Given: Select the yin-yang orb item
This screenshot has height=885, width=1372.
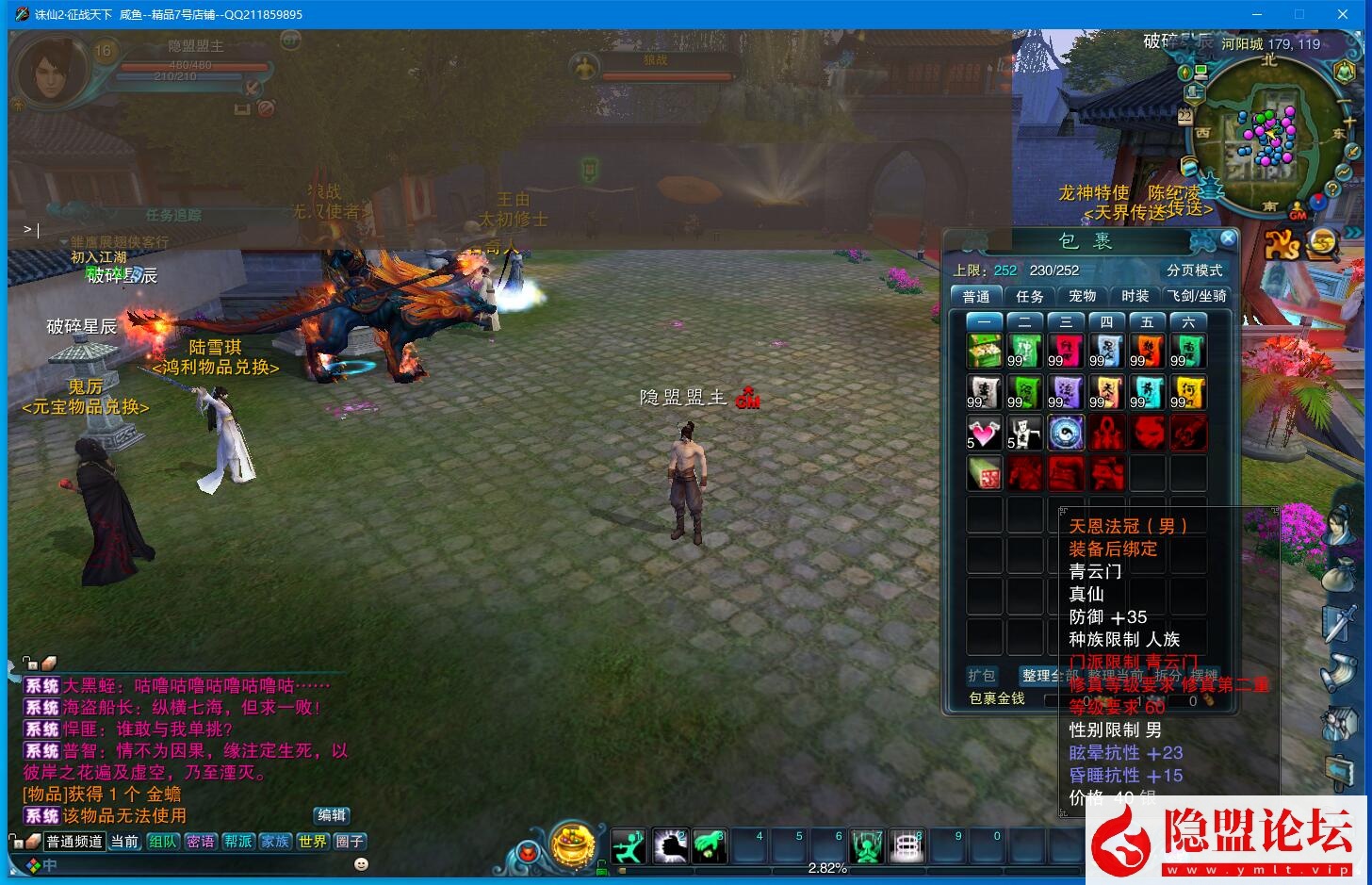Looking at the screenshot, I should pyautogui.click(x=1066, y=433).
